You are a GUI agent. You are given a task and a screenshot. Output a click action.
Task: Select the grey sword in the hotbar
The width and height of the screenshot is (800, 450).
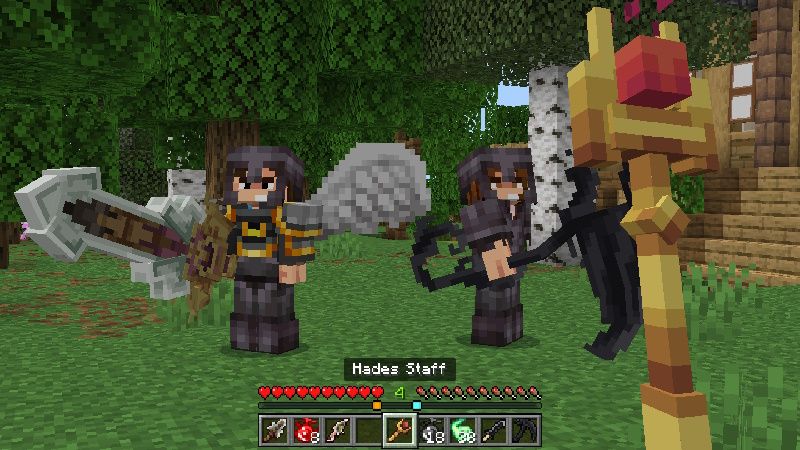pos(274,431)
